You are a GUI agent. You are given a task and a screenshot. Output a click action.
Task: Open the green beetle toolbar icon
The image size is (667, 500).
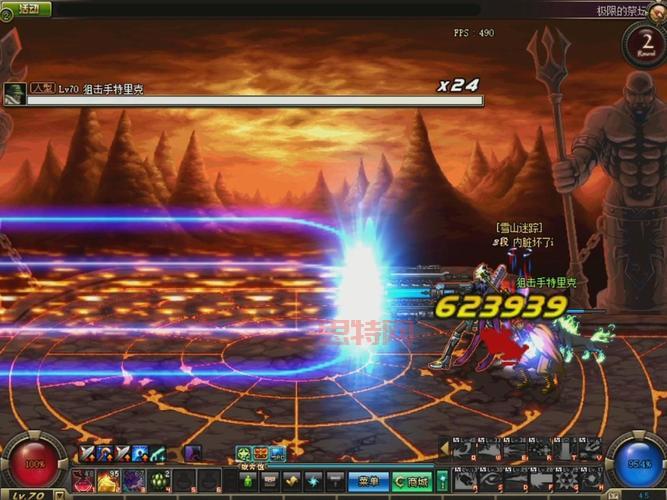(x=247, y=481)
